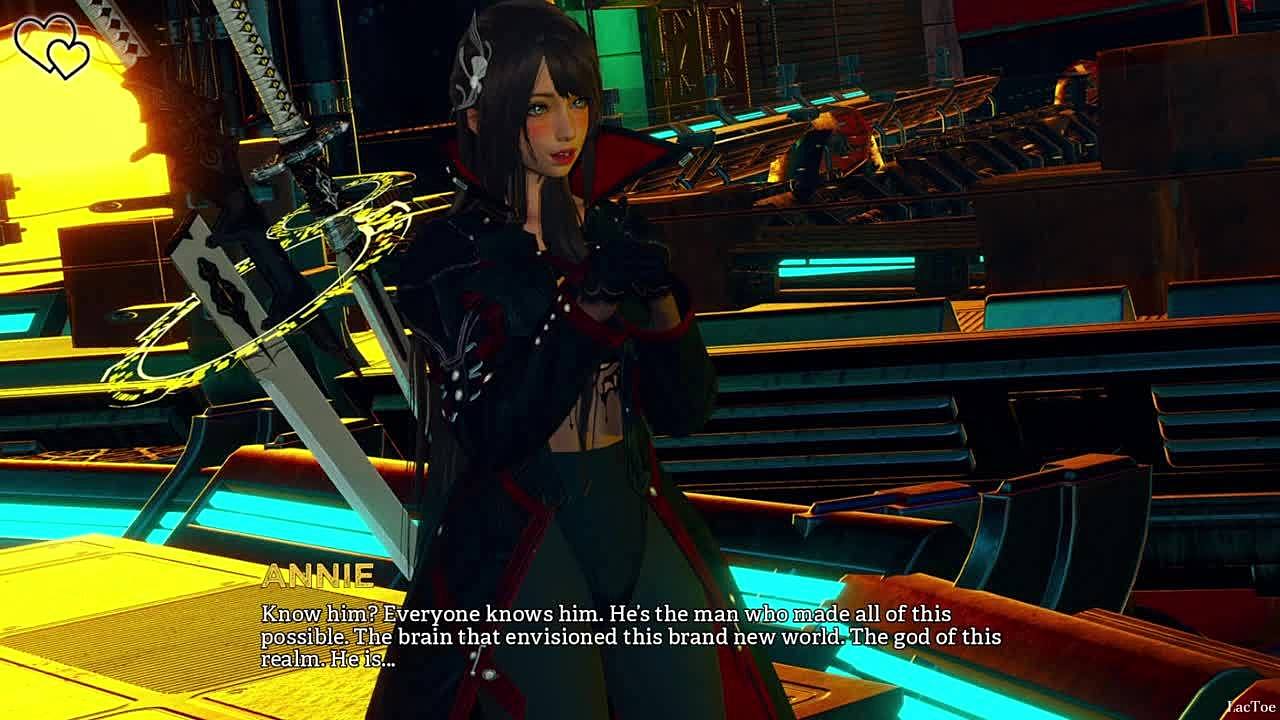Image resolution: width=1280 pixels, height=720 pixels.
Task: Open the double hearts relationship icon
Action: point(53,45)
